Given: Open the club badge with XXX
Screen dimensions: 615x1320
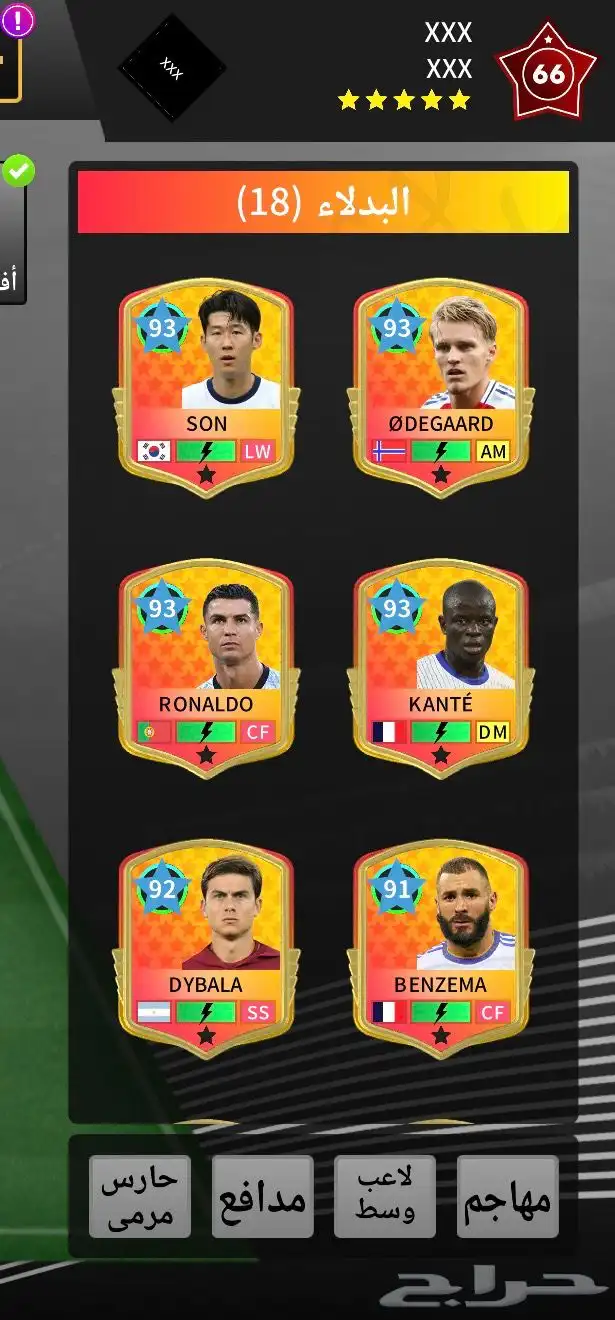Looking at the screenshot, I should [172, 68].
